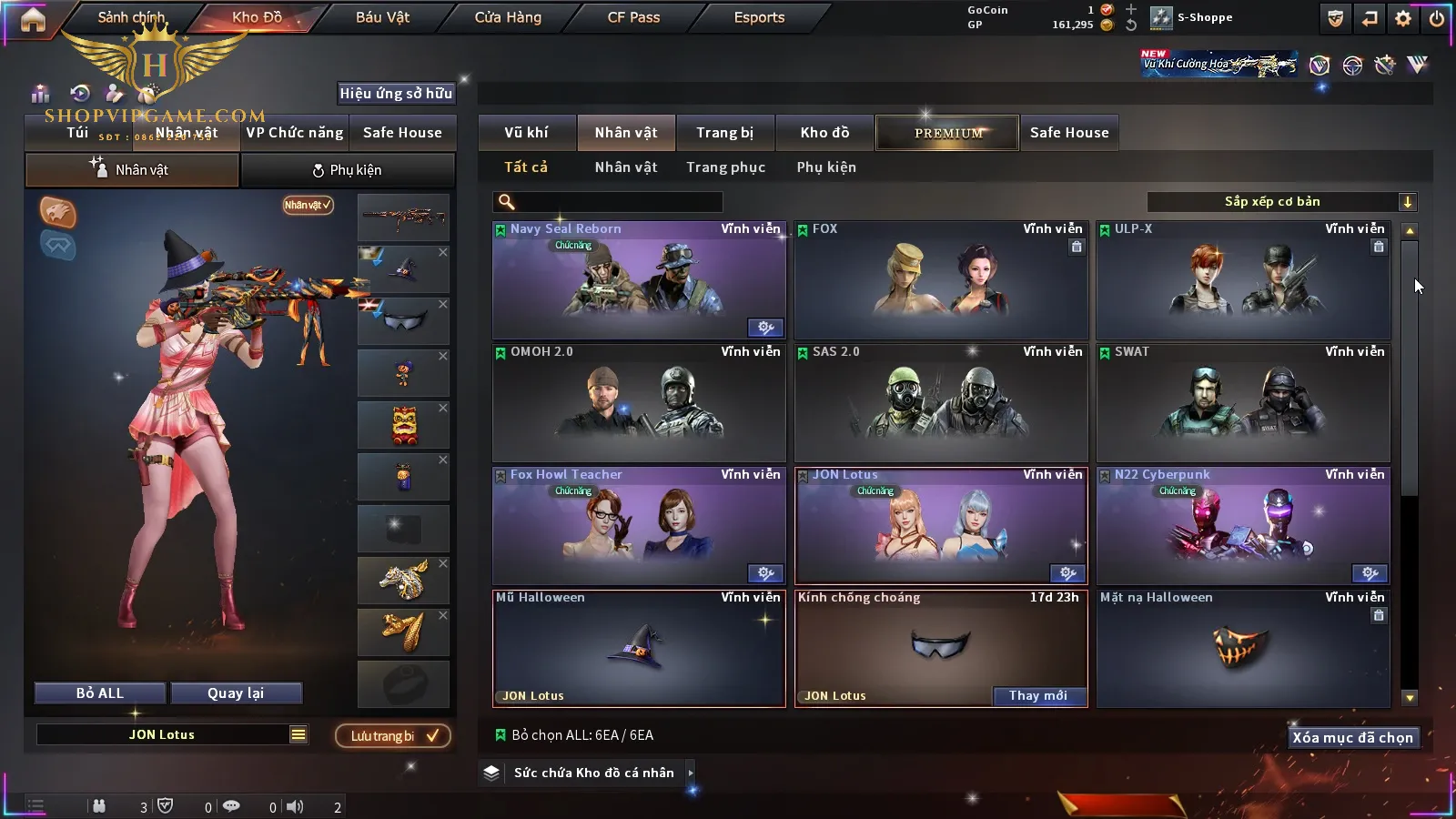This screenshot has width=1456, height=819.
Task: Show the Trang phục filter
Action: [x=725, y=167]
